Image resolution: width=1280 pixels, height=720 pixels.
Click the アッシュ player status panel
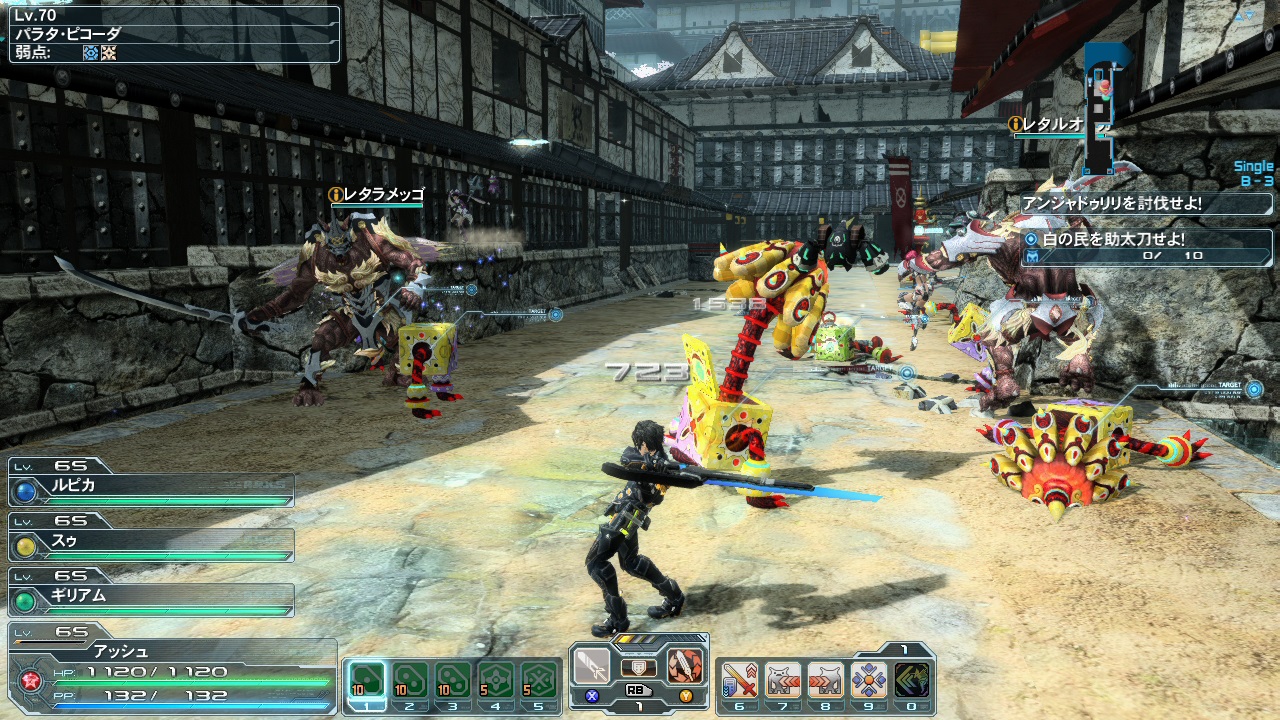(x=172, y=668)
